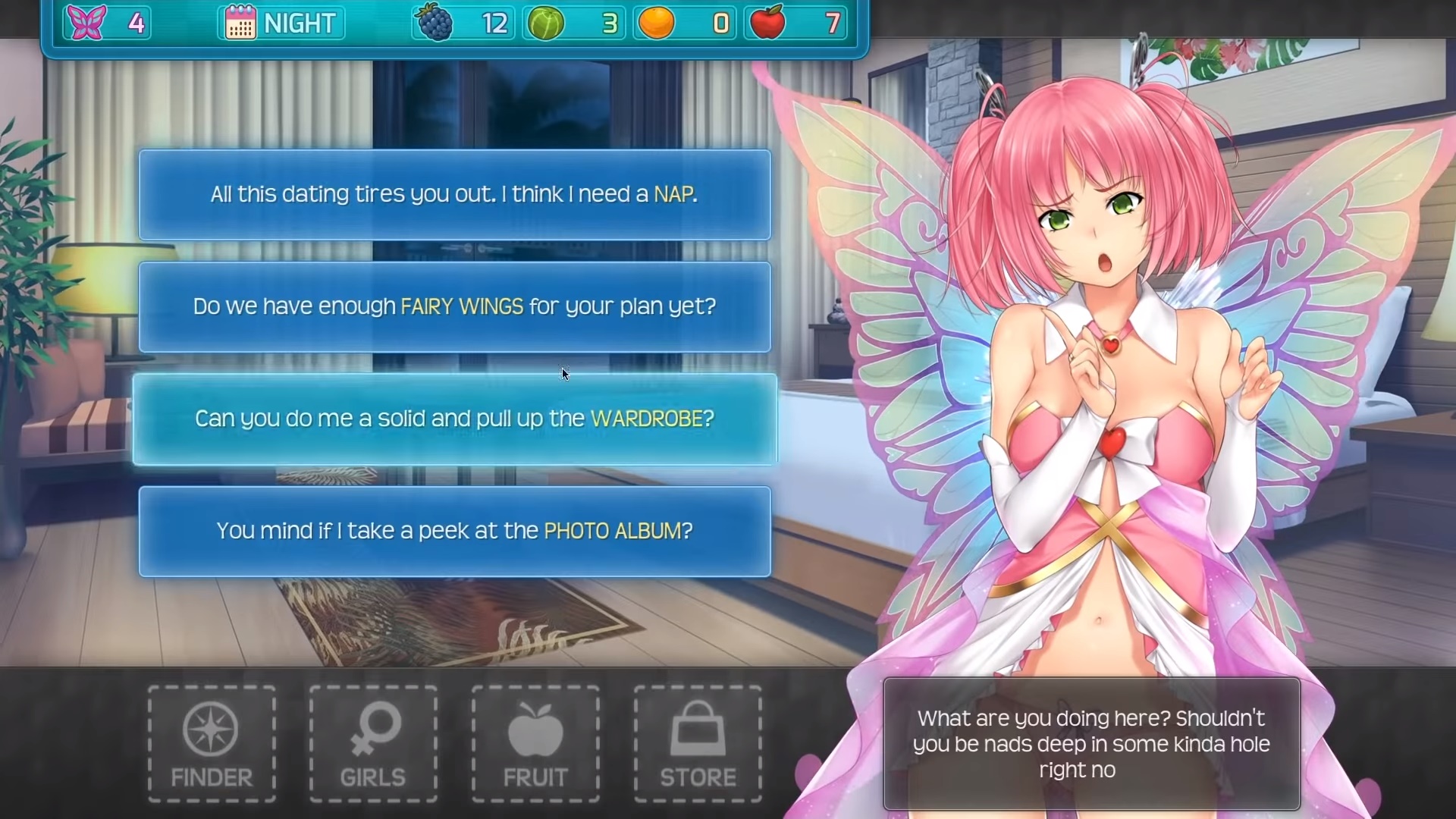Pick the PHOTO ALBUM dialogue choice
The width and height of the screenshot is (1456, 819).
[x=454, y=532]
